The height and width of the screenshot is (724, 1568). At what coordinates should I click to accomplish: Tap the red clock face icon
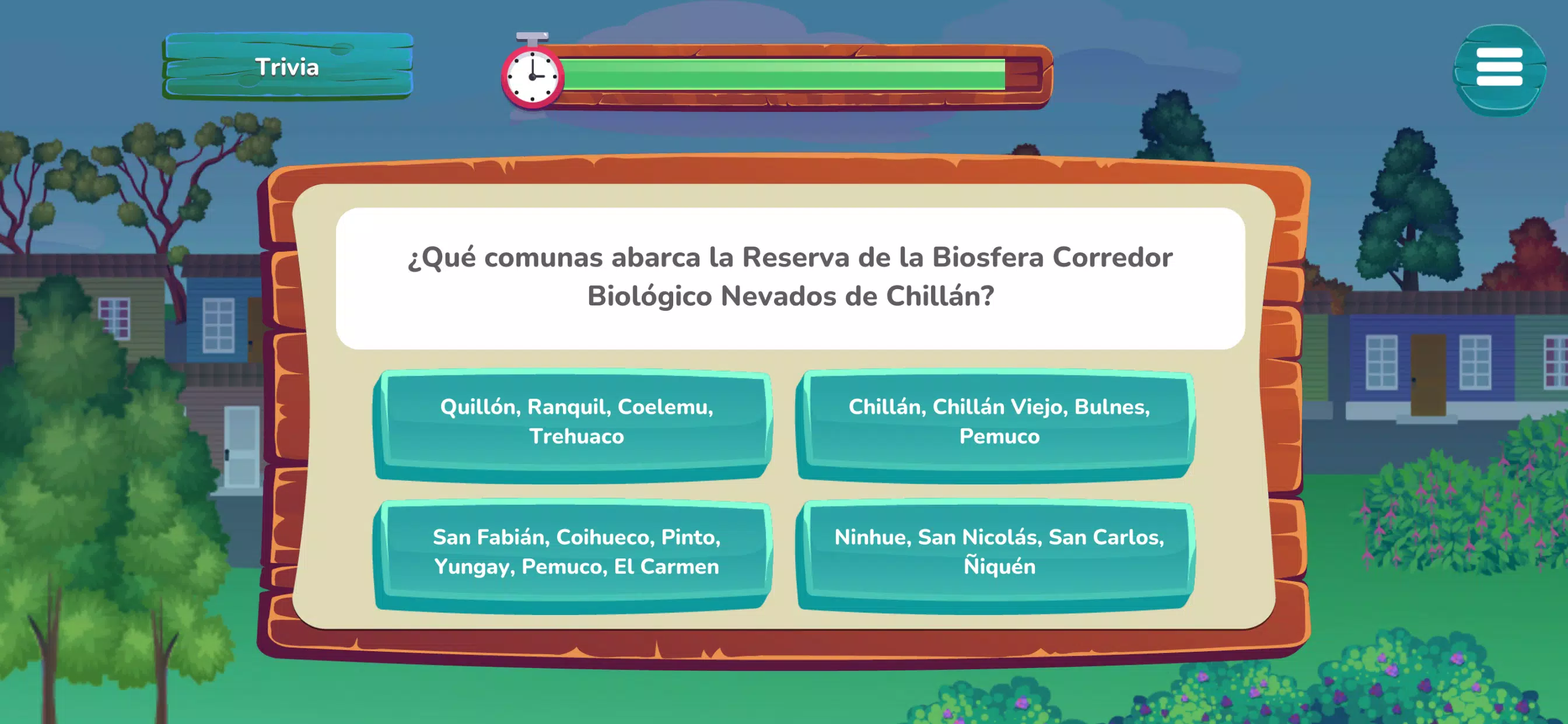tap(533, 76)
